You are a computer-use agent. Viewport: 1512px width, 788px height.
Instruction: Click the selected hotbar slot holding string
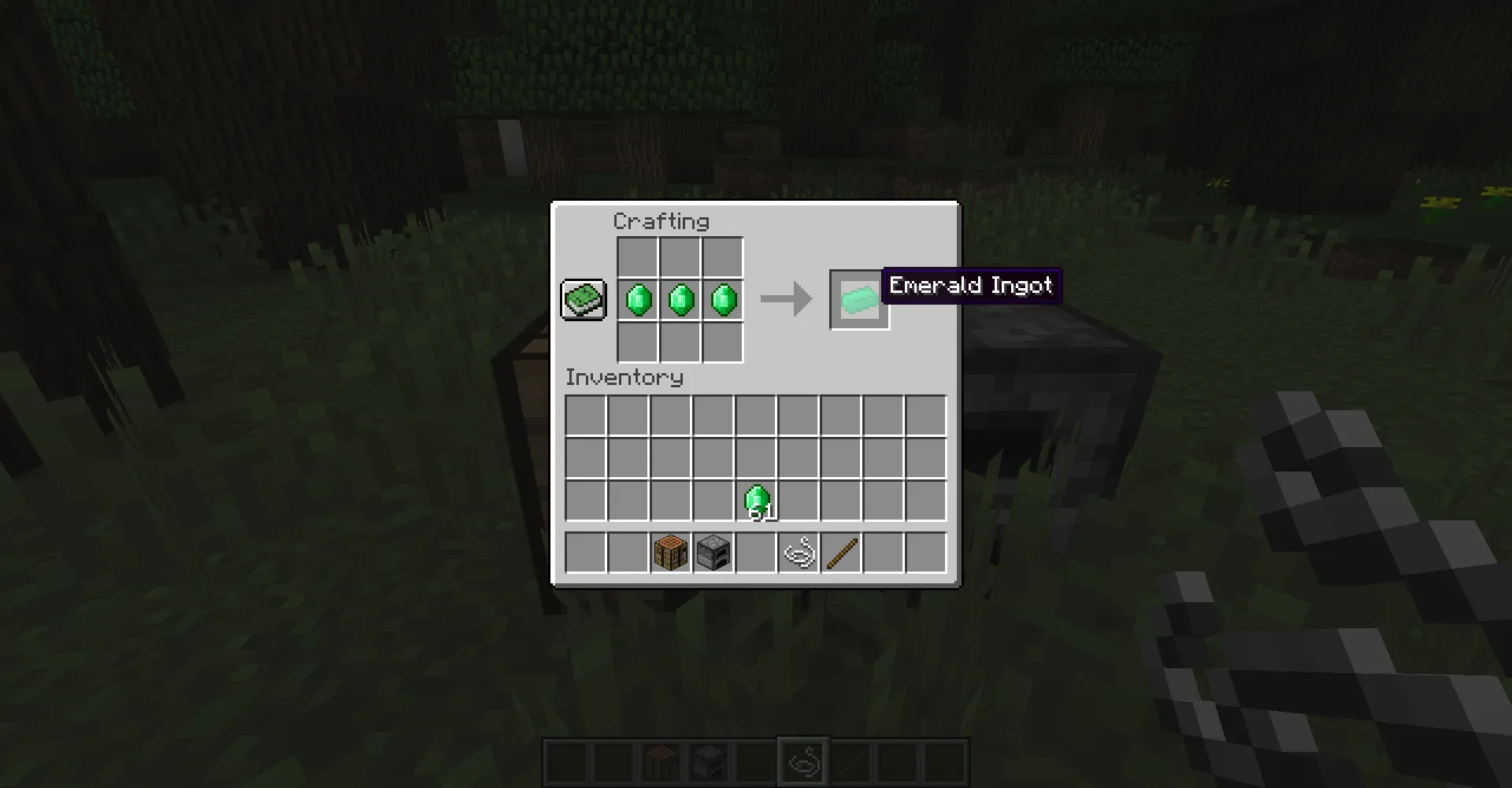[x=802, y=758]
